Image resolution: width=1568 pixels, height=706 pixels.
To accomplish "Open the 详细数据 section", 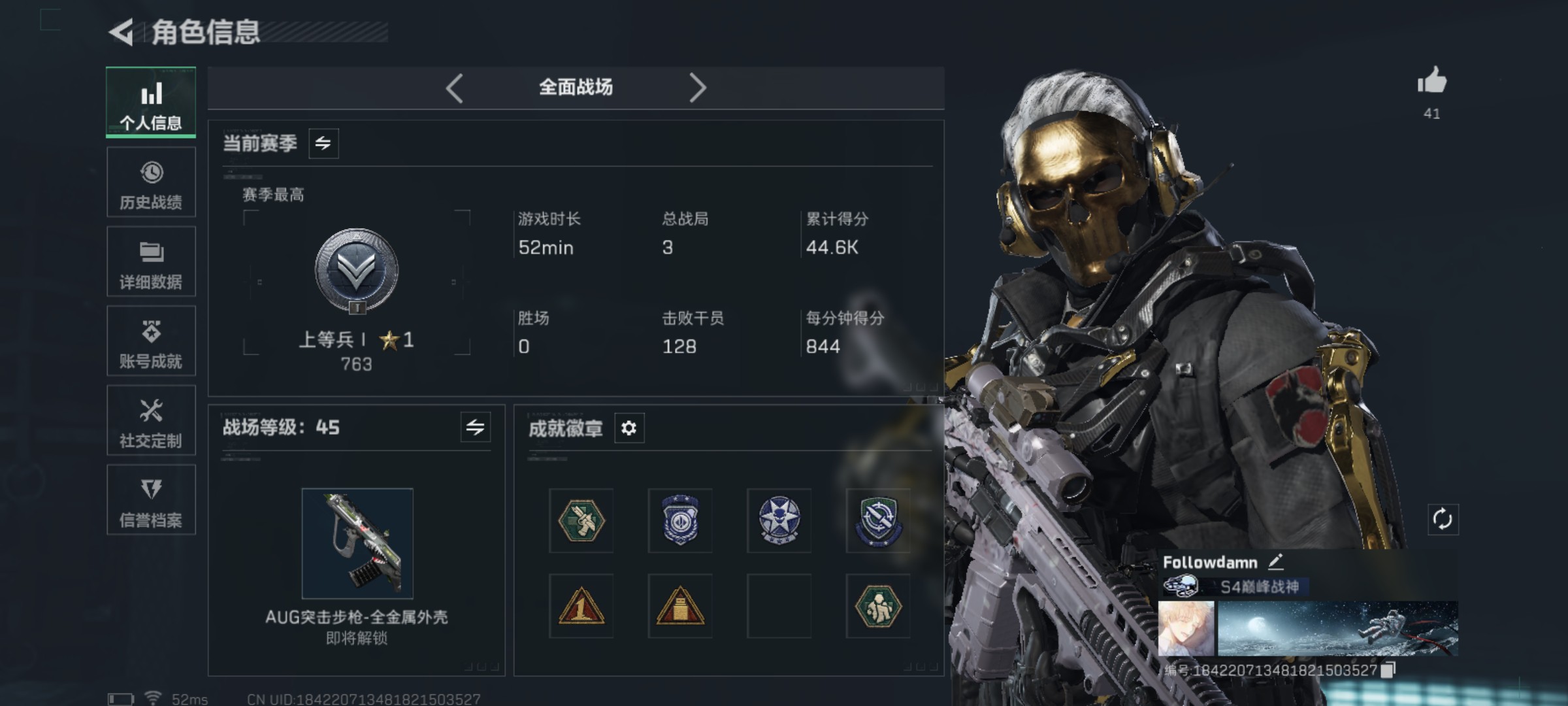I will (151, 261).
